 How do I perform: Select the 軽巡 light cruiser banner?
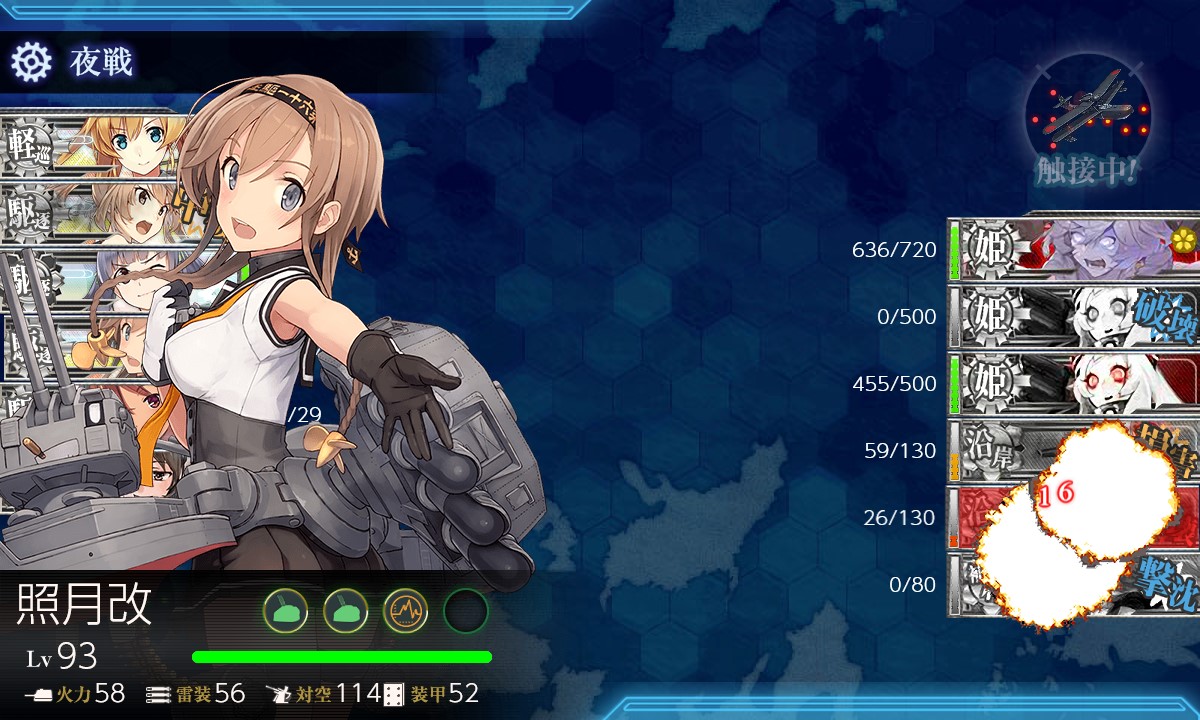[x=90, y=143]
